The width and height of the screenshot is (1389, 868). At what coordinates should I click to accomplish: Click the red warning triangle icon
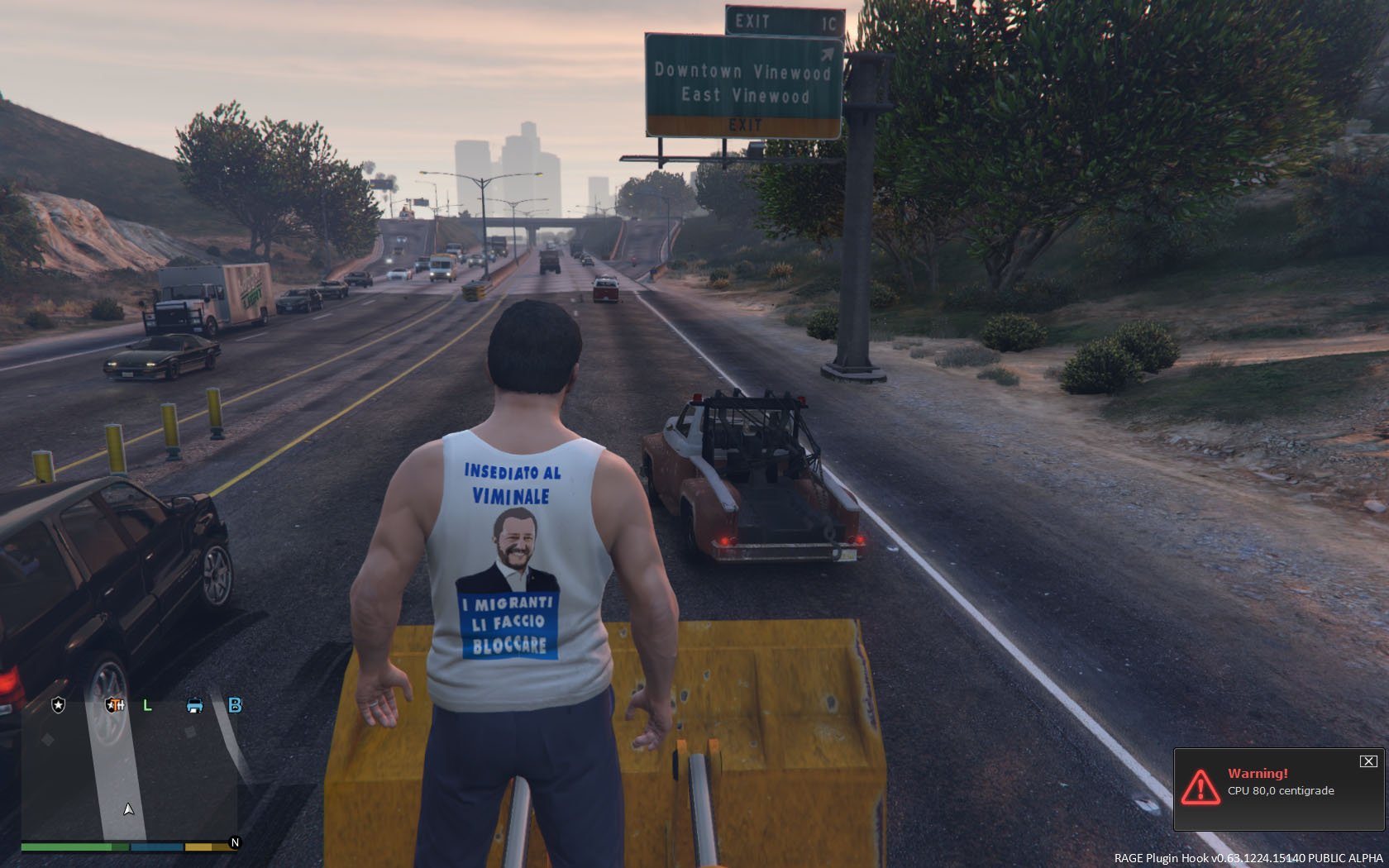(1200, 787)
